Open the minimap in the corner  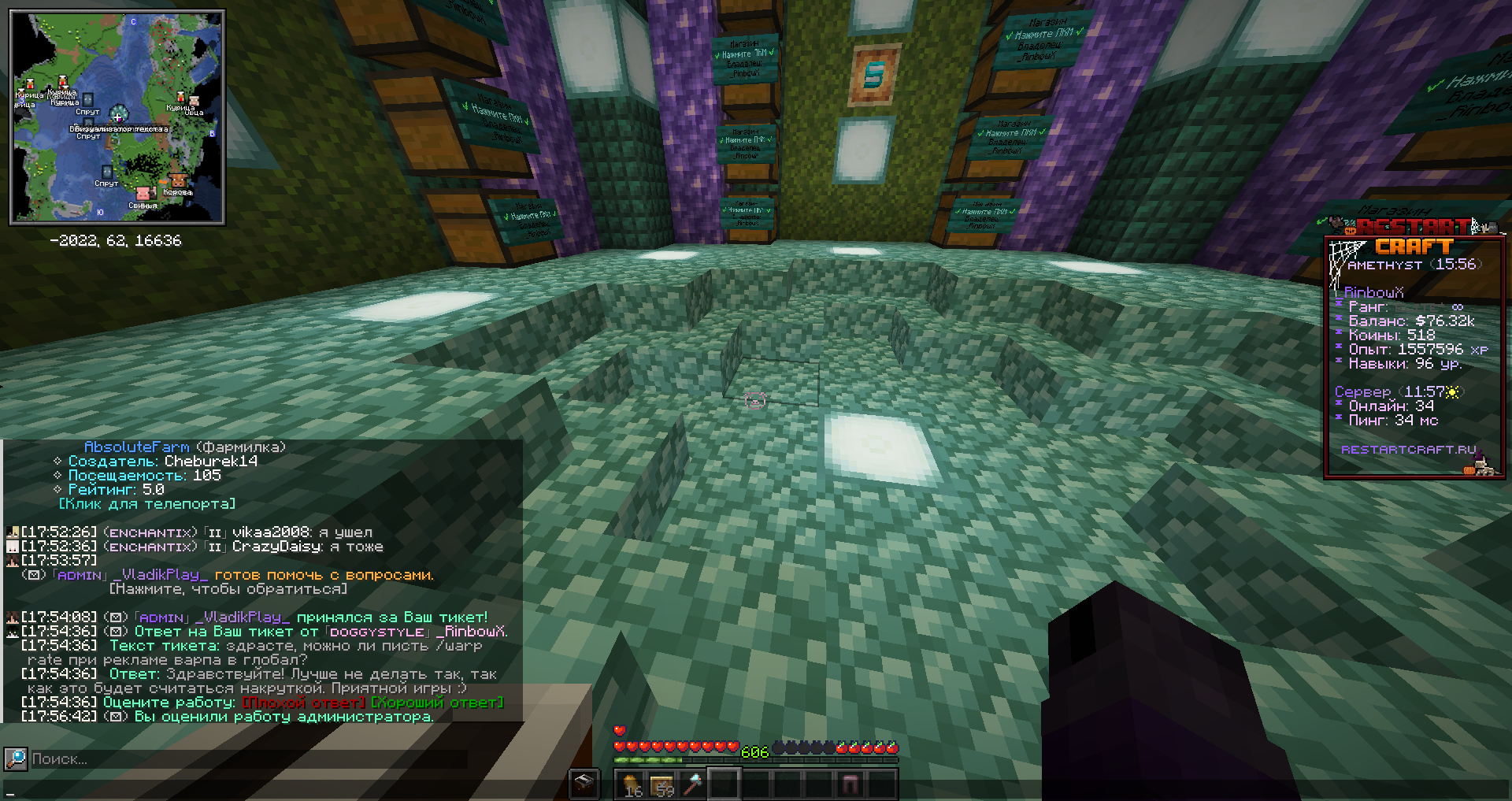[x=117, y=117]
